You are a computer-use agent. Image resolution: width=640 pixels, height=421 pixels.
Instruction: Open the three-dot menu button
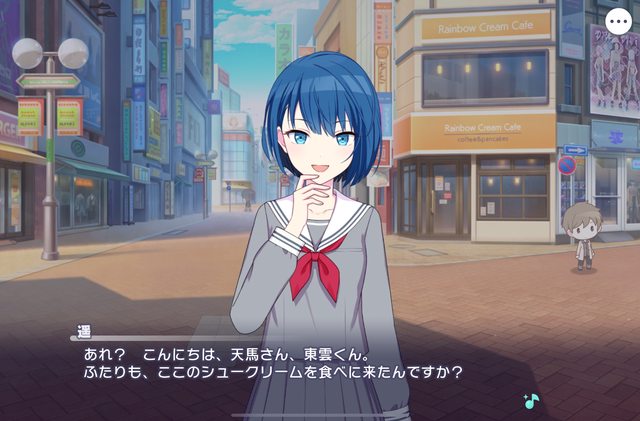click(x=620, y=22)
